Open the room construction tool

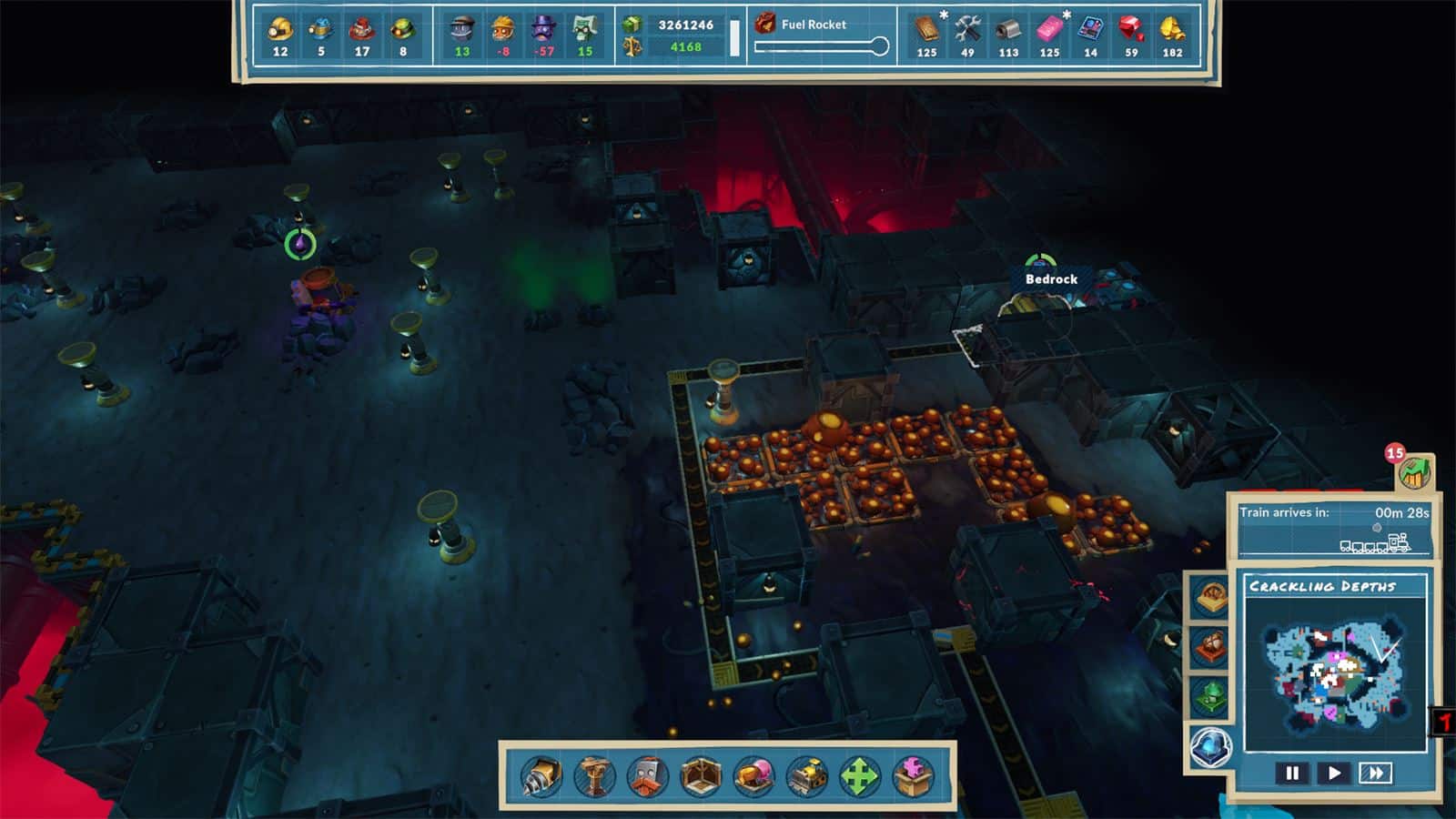click(701, 776)
